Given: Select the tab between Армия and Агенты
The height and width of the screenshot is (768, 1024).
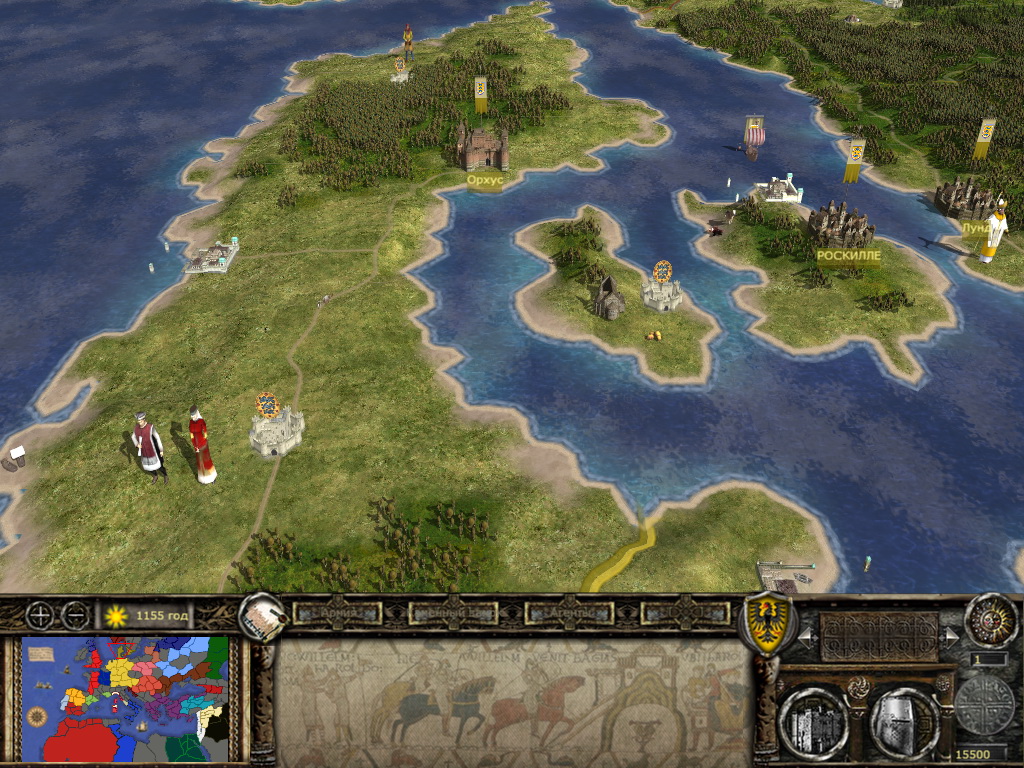Looking at the screenshot, I should tap(452, 613).
